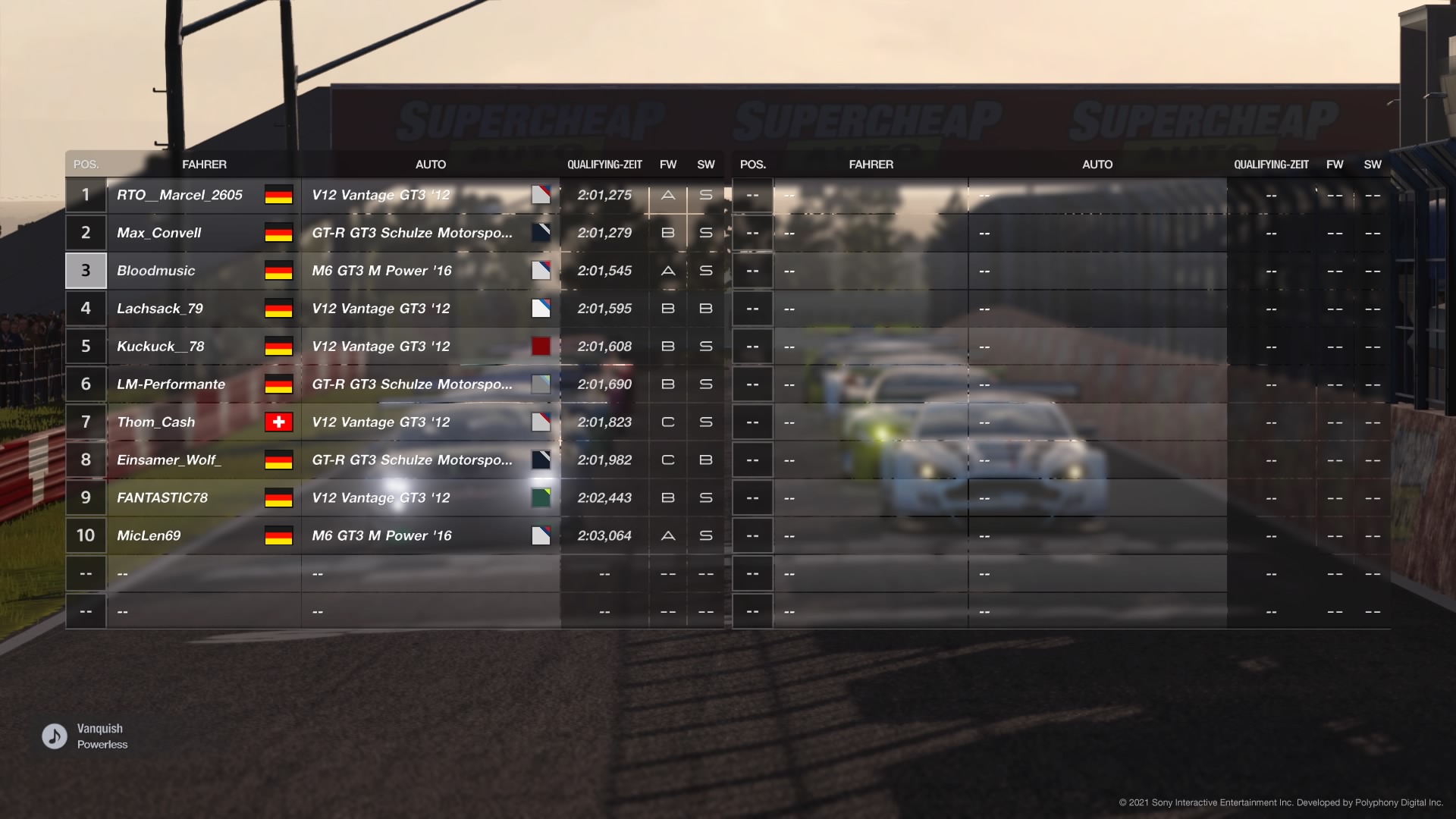Click the German flag beside MicLen69
Image resolution: width=1456 pixels, height=819 pixels.
point(279,535)
